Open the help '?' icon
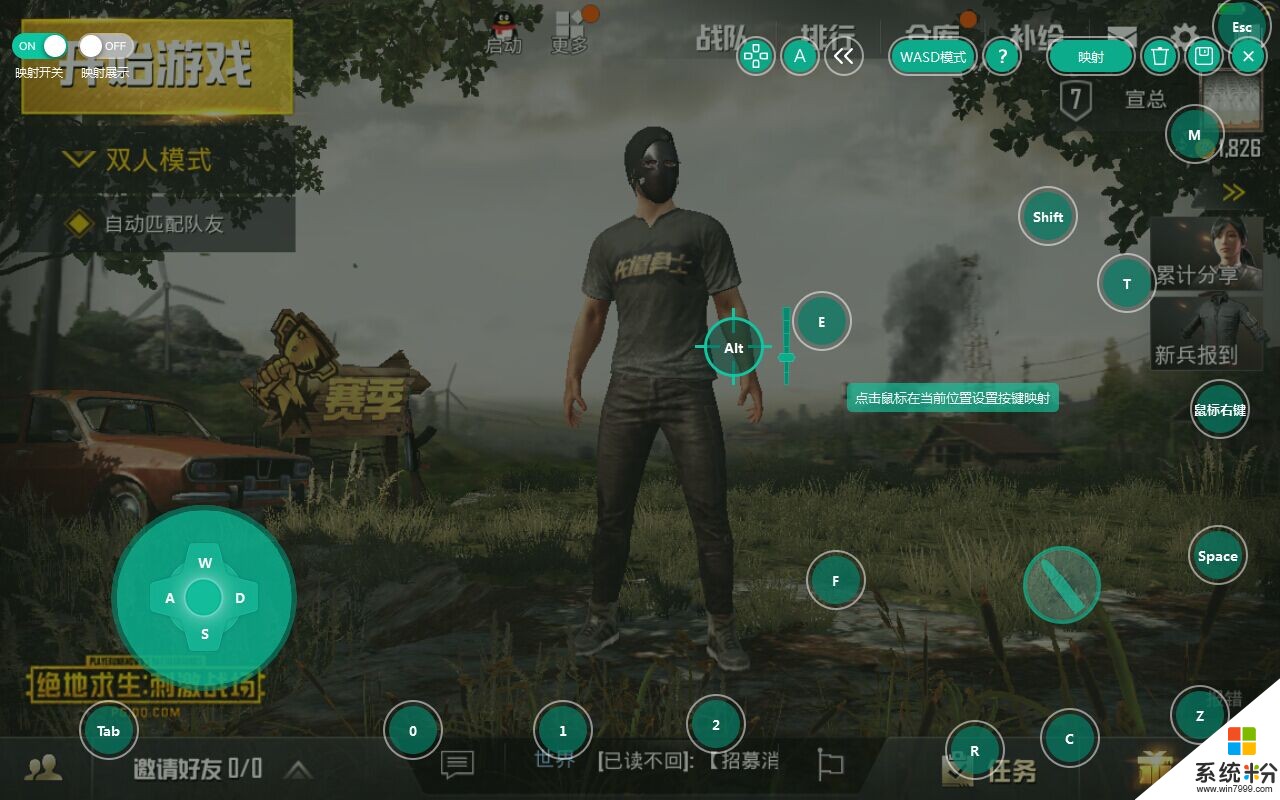 (1002, 57)
